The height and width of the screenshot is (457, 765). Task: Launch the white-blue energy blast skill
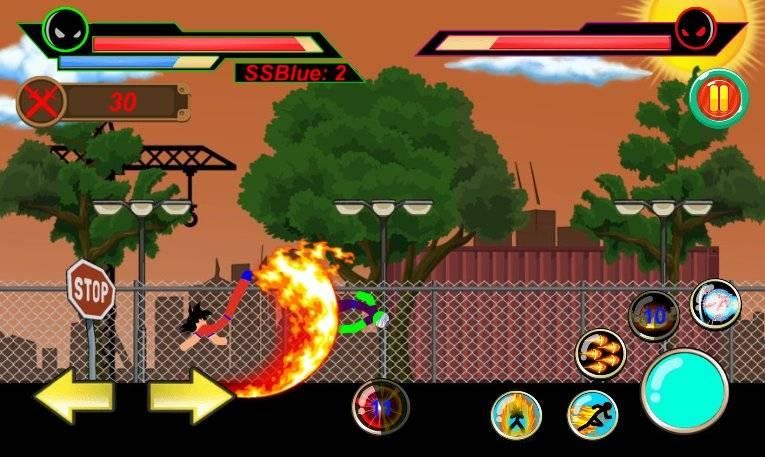[x=716, y=304]
